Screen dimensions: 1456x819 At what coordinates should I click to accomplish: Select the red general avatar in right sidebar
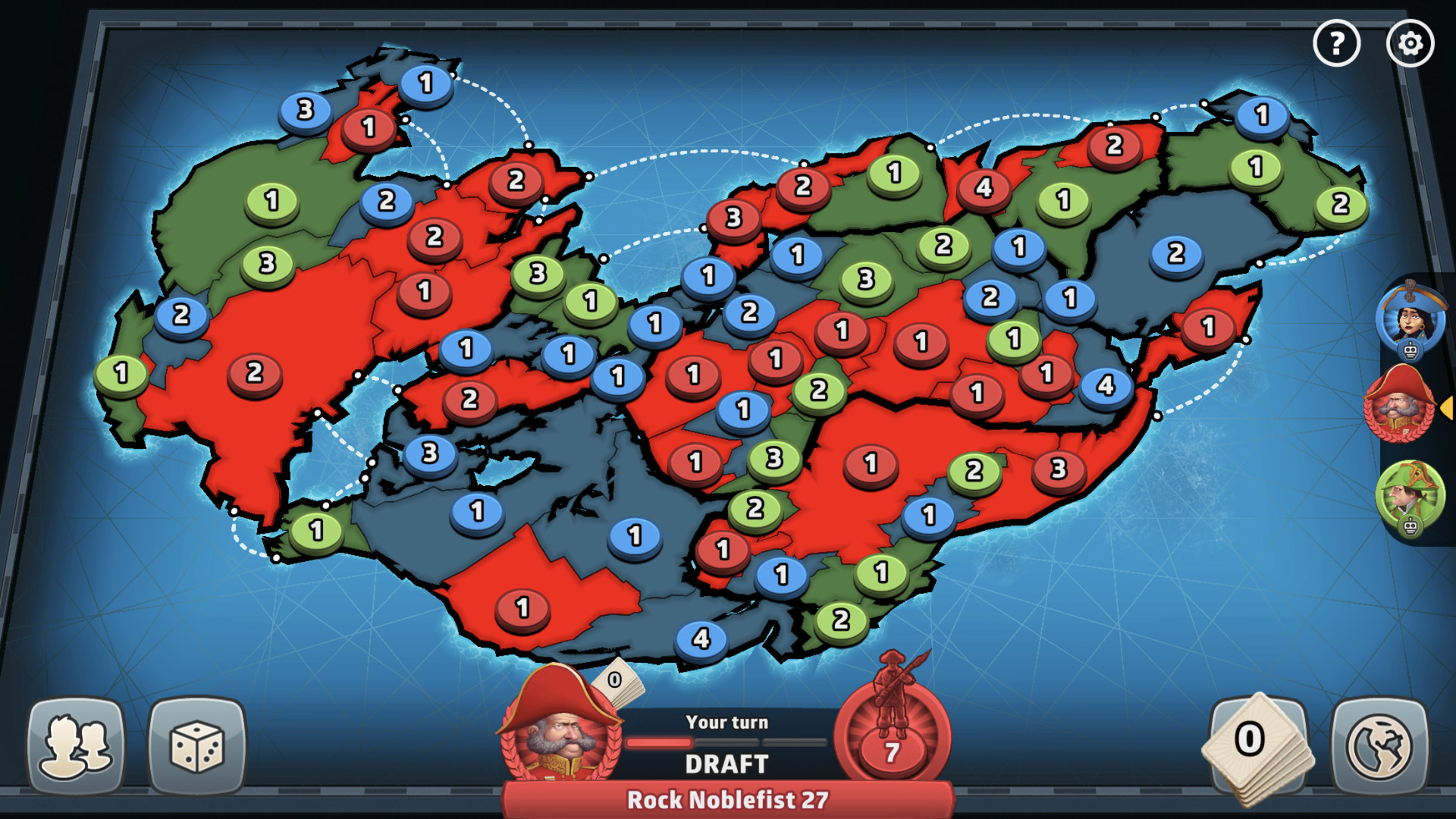(1404, 403)
